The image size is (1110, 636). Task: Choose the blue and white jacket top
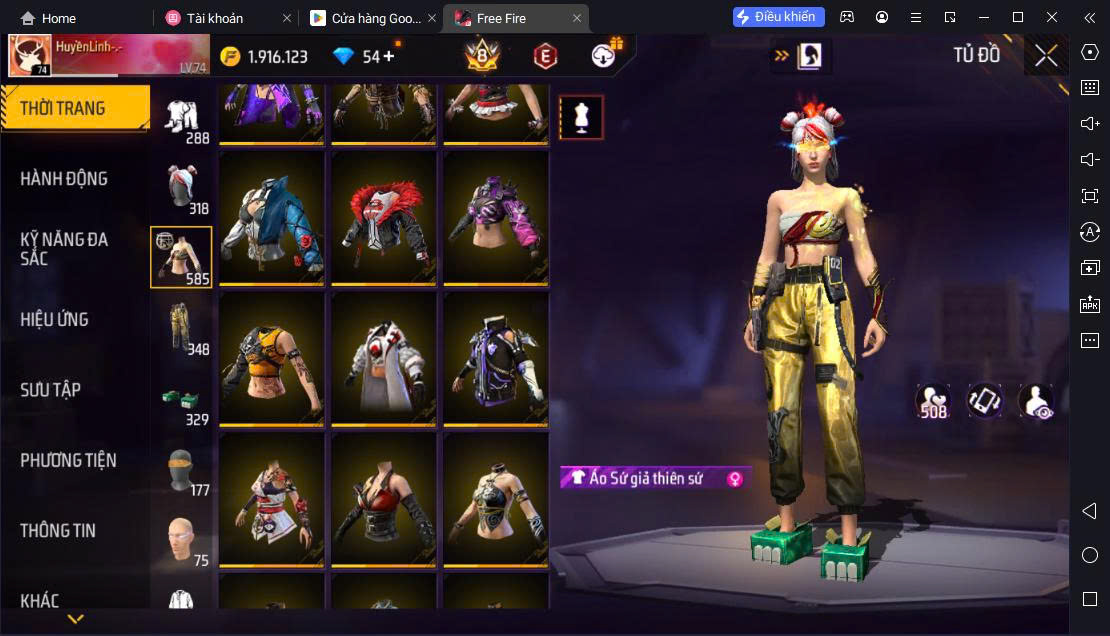(x=272, y=217)
